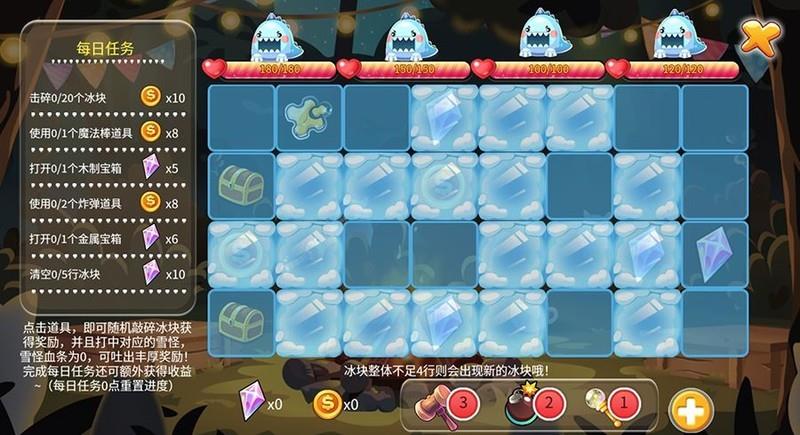Viewport: 800px width, 435px height.
Task: Choose the 打开0/1个金属宝箱 task row
Action: point(108,237)
